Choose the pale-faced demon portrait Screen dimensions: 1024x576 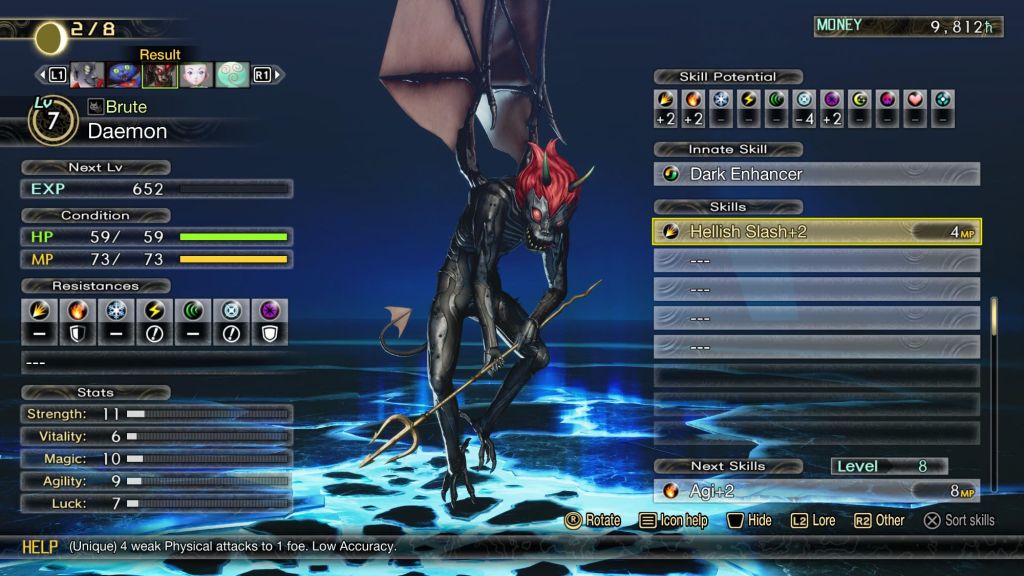(196, 75)
